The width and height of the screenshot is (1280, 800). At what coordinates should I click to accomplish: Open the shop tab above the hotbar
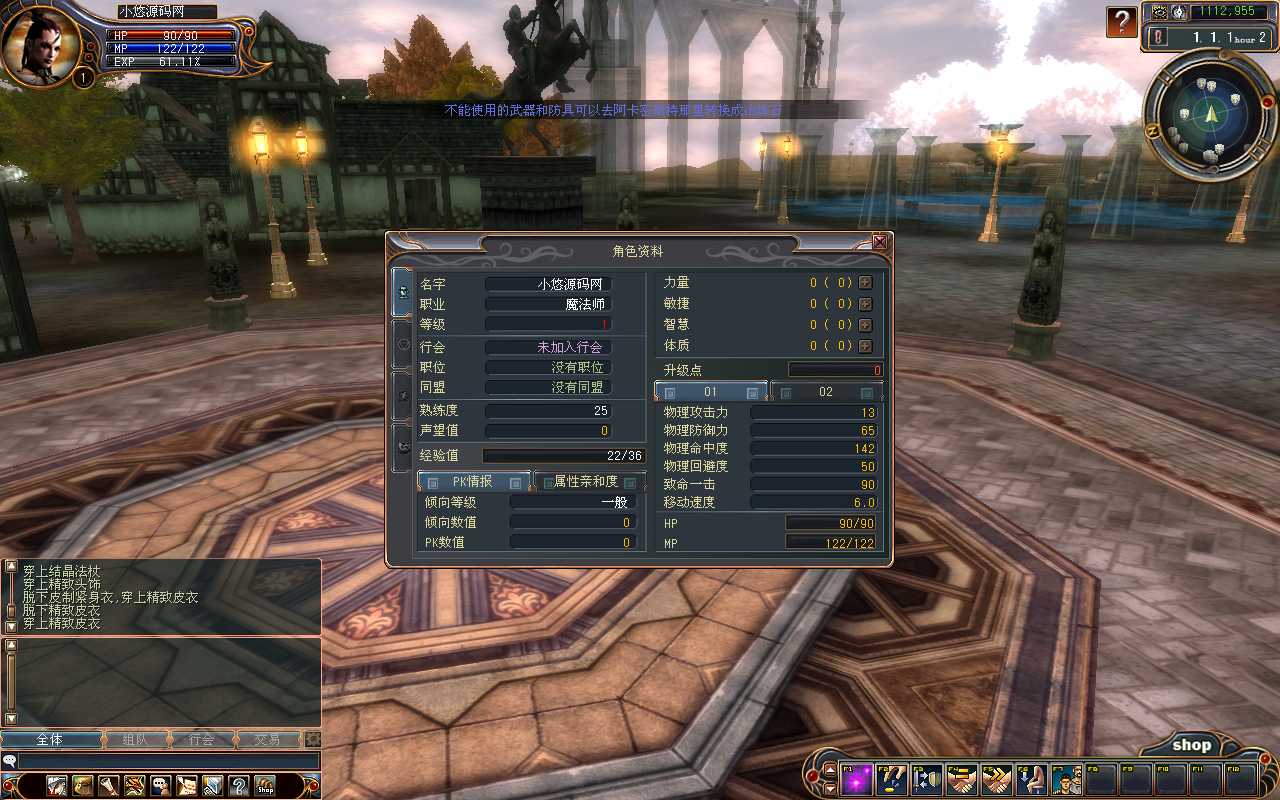(1191, 745)
